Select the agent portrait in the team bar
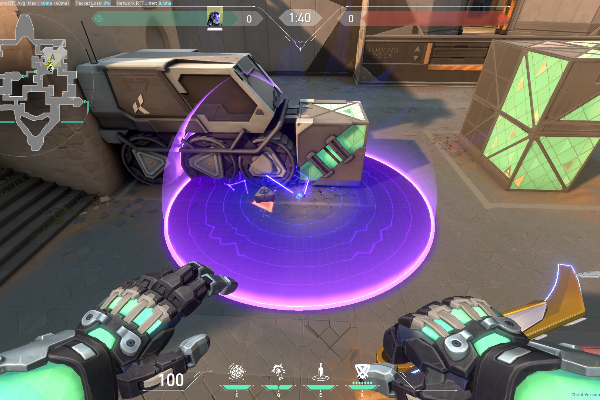 (x=214, y=18)
